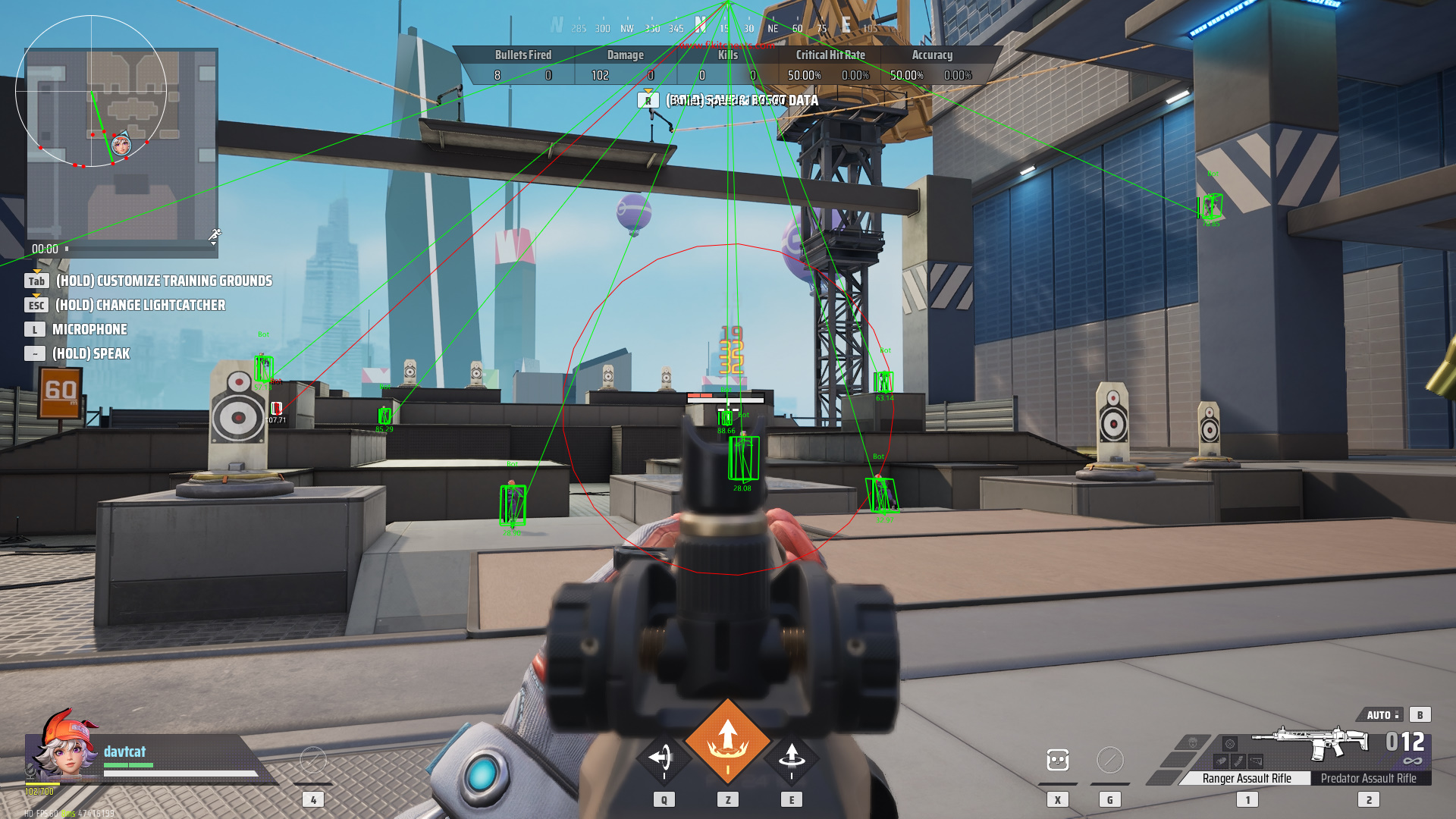Viewport: 1456px width, 819px height.
Task: Activate the orange diamond upward-arrow ability
Action: click(x=728, y=741)
